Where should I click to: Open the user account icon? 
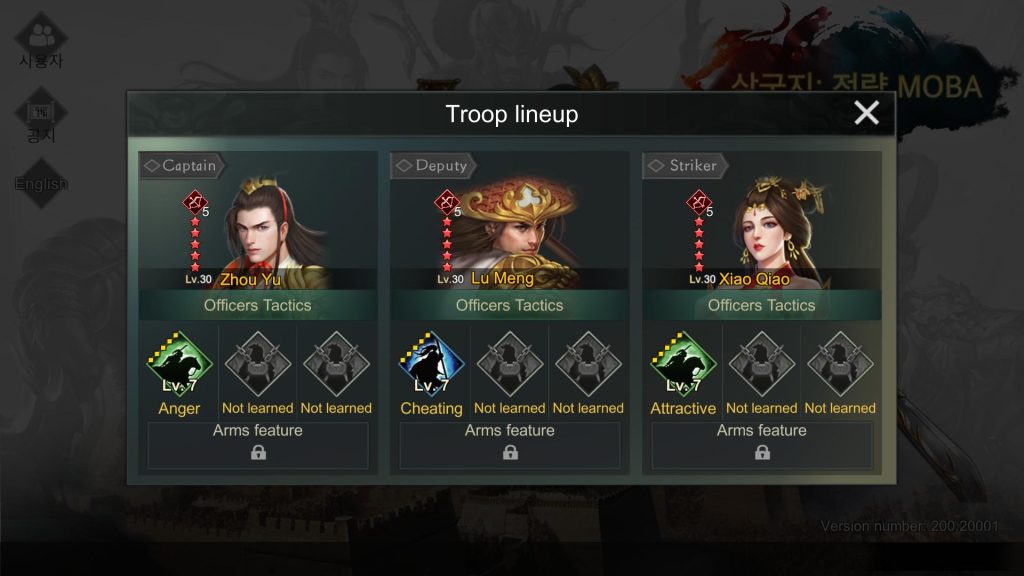click(x=41, y=42)
